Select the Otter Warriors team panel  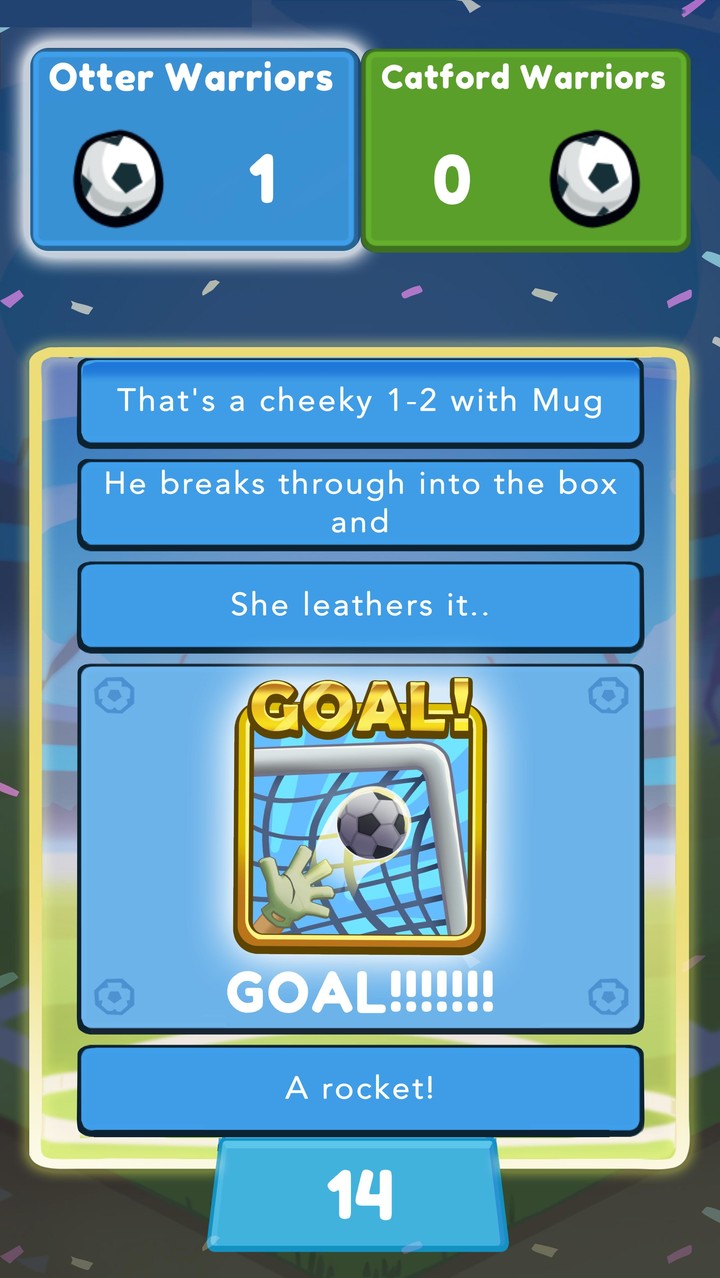pyautogui.click(x=195, y=148)
